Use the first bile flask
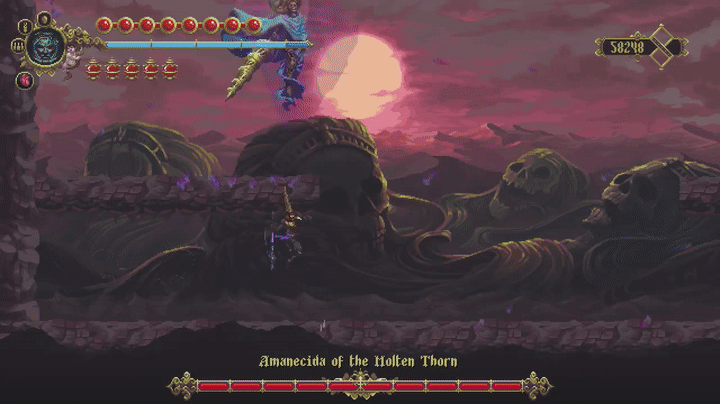 pyautogui.click(x=95, y=69)
